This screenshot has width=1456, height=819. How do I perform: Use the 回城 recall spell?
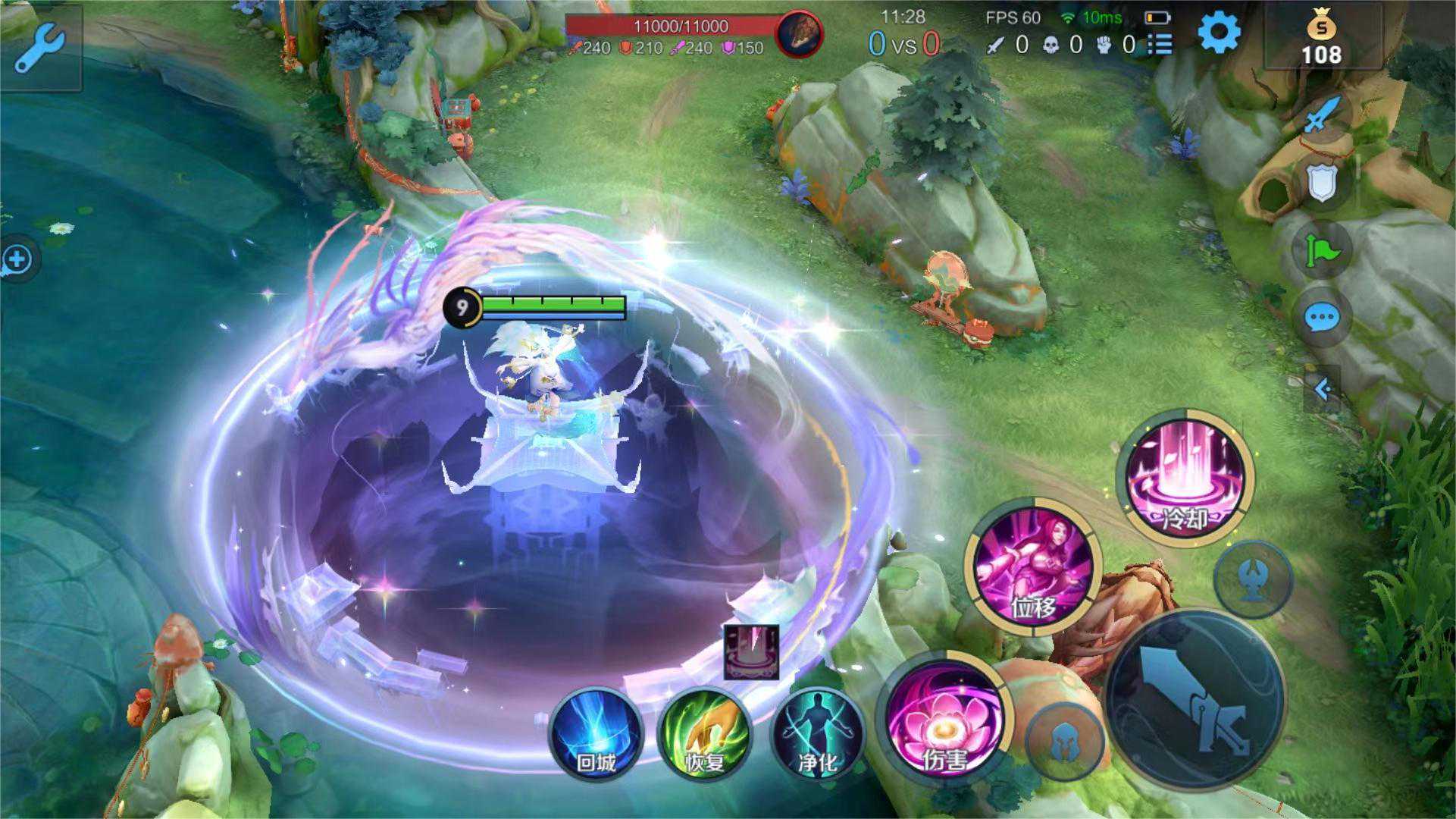596,733
